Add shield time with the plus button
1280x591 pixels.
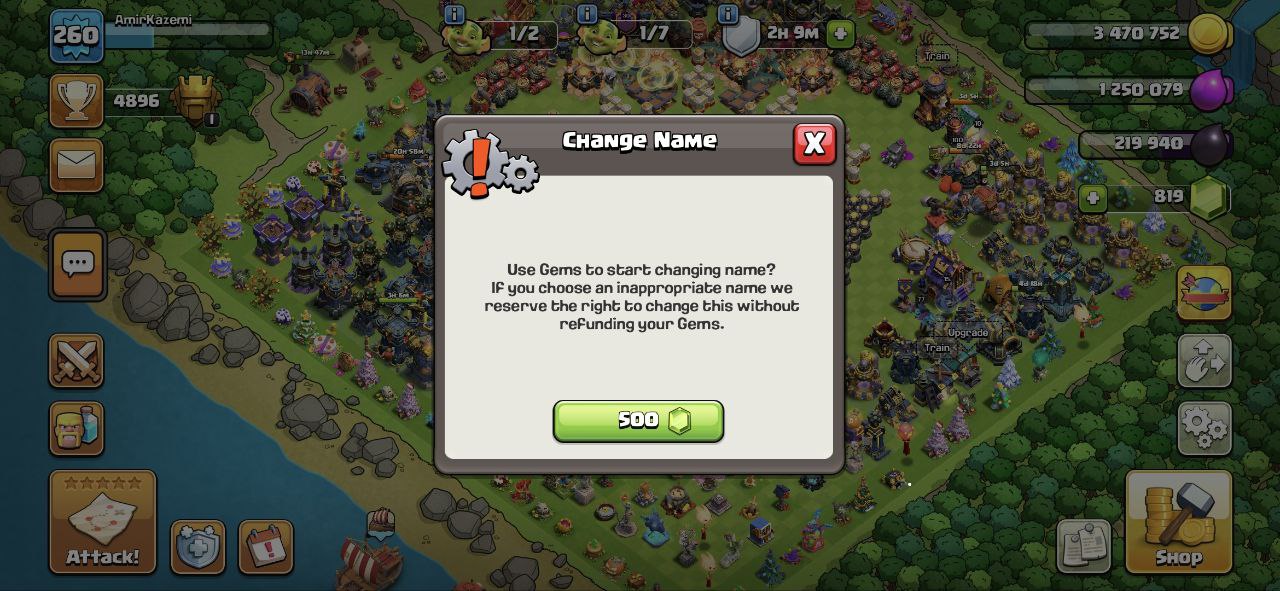pos(840,33)
